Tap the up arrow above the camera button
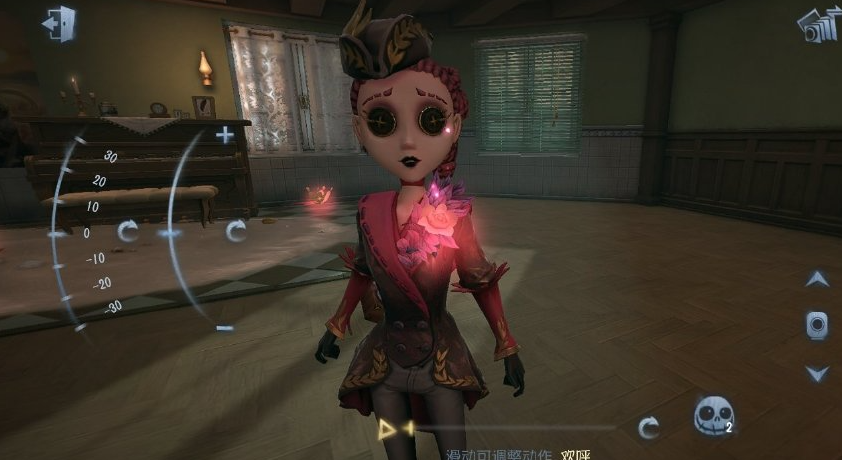Screen dimensions: 842x460 [x=817, y=279]
